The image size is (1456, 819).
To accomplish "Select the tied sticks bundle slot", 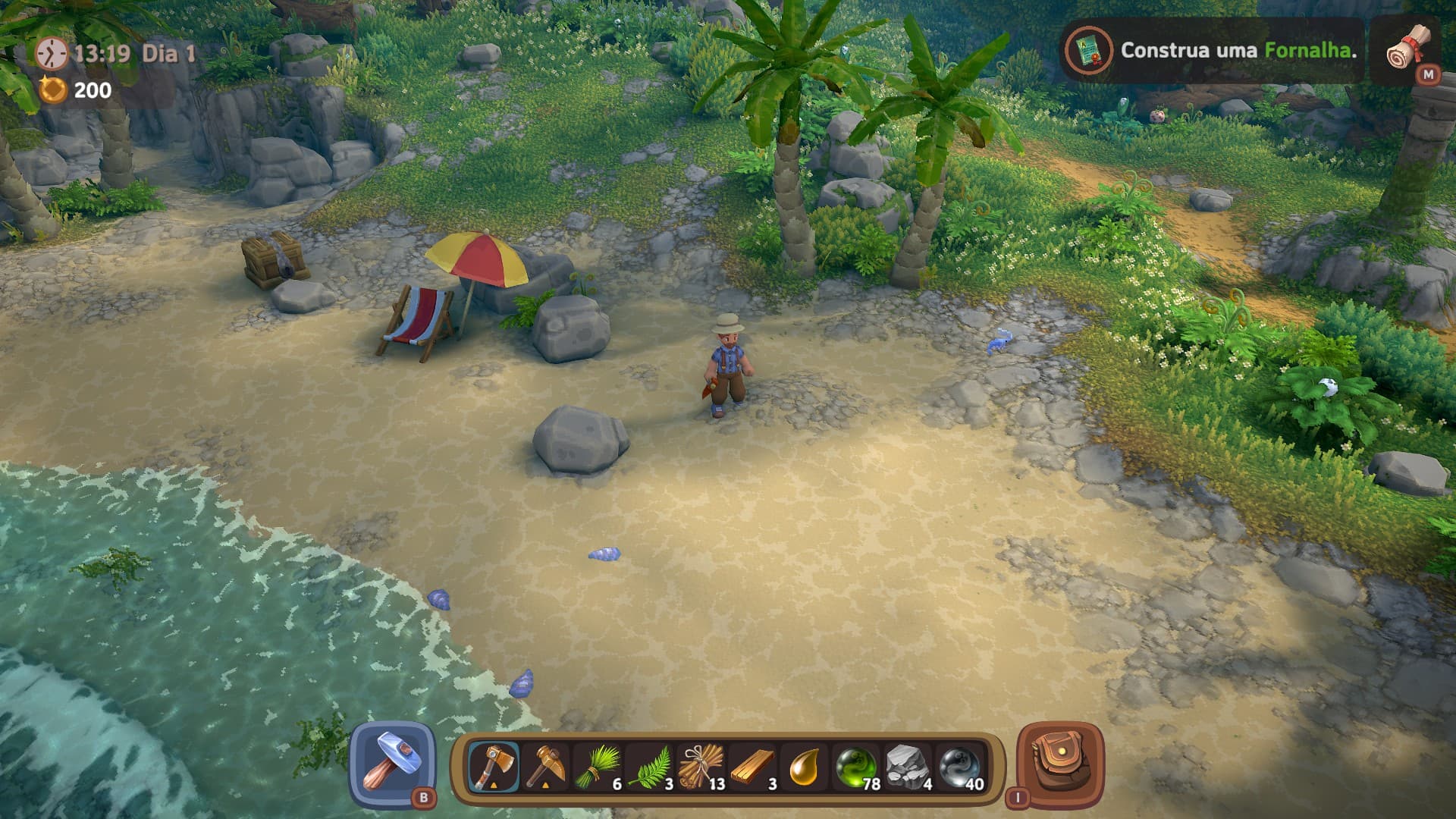I will tap(701, 767).
